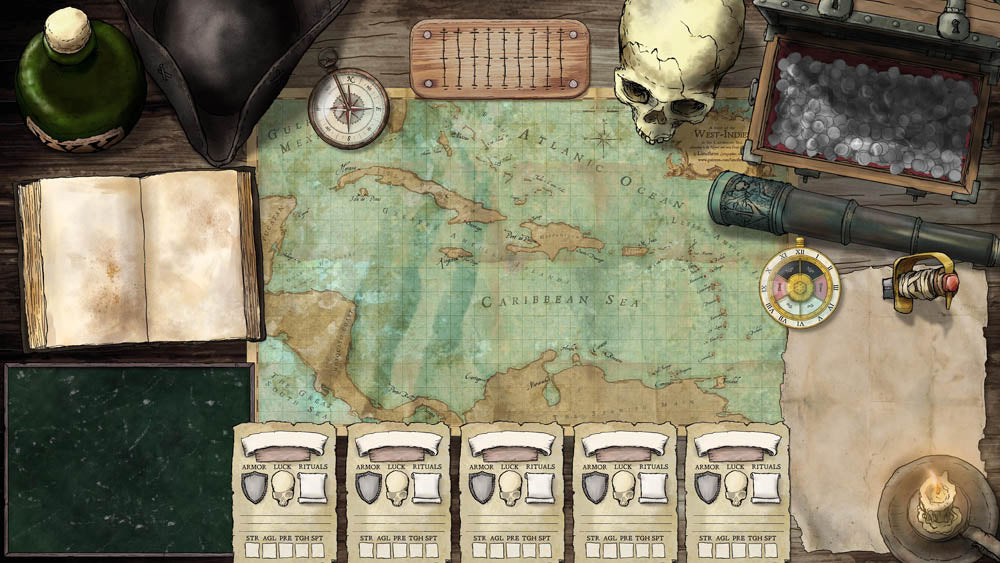Image resolution: width=1000 pixels, height=563 pixels.
Task: Select the wooden tally mark board
Action: (x=500, y=59)
